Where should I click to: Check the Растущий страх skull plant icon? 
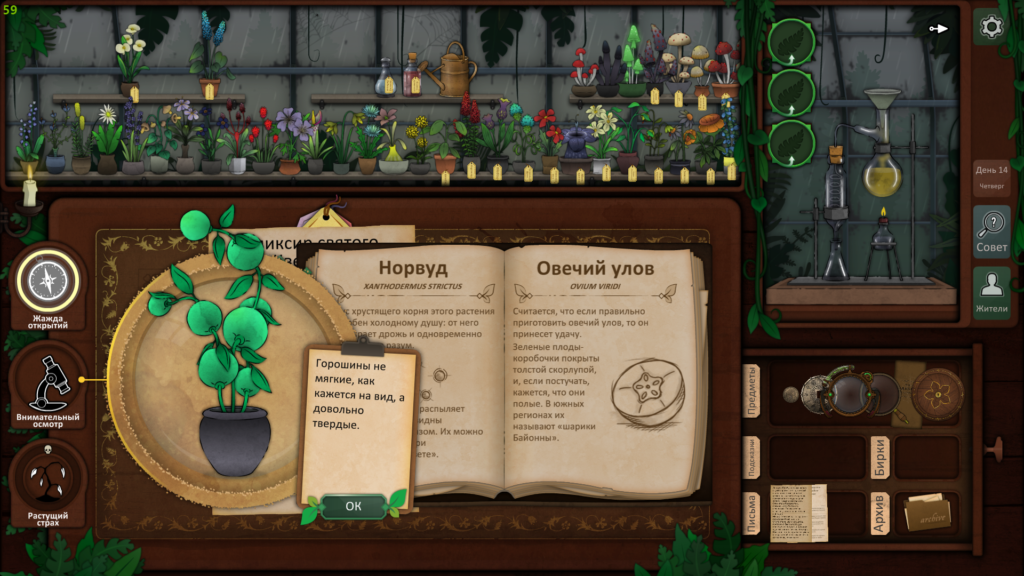[x=47, y=482]
